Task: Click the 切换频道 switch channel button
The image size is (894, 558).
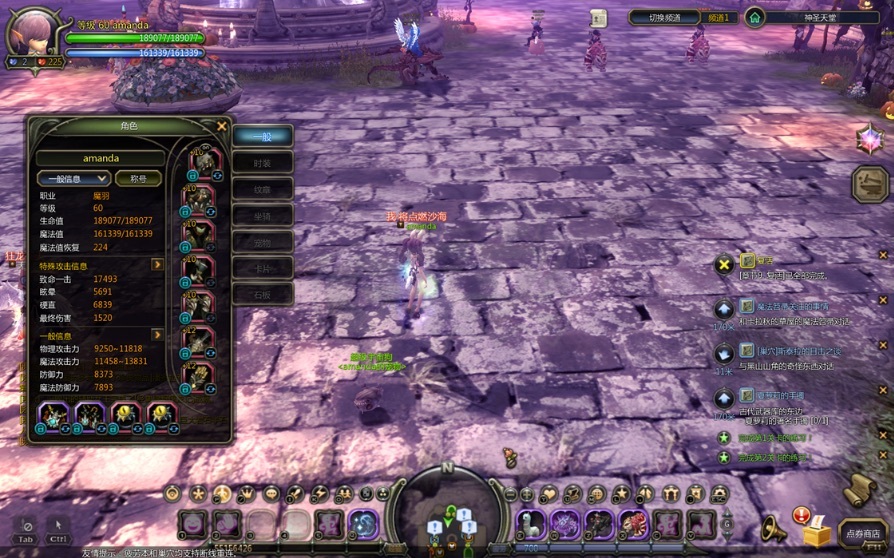Action: (x=664, y=17)
